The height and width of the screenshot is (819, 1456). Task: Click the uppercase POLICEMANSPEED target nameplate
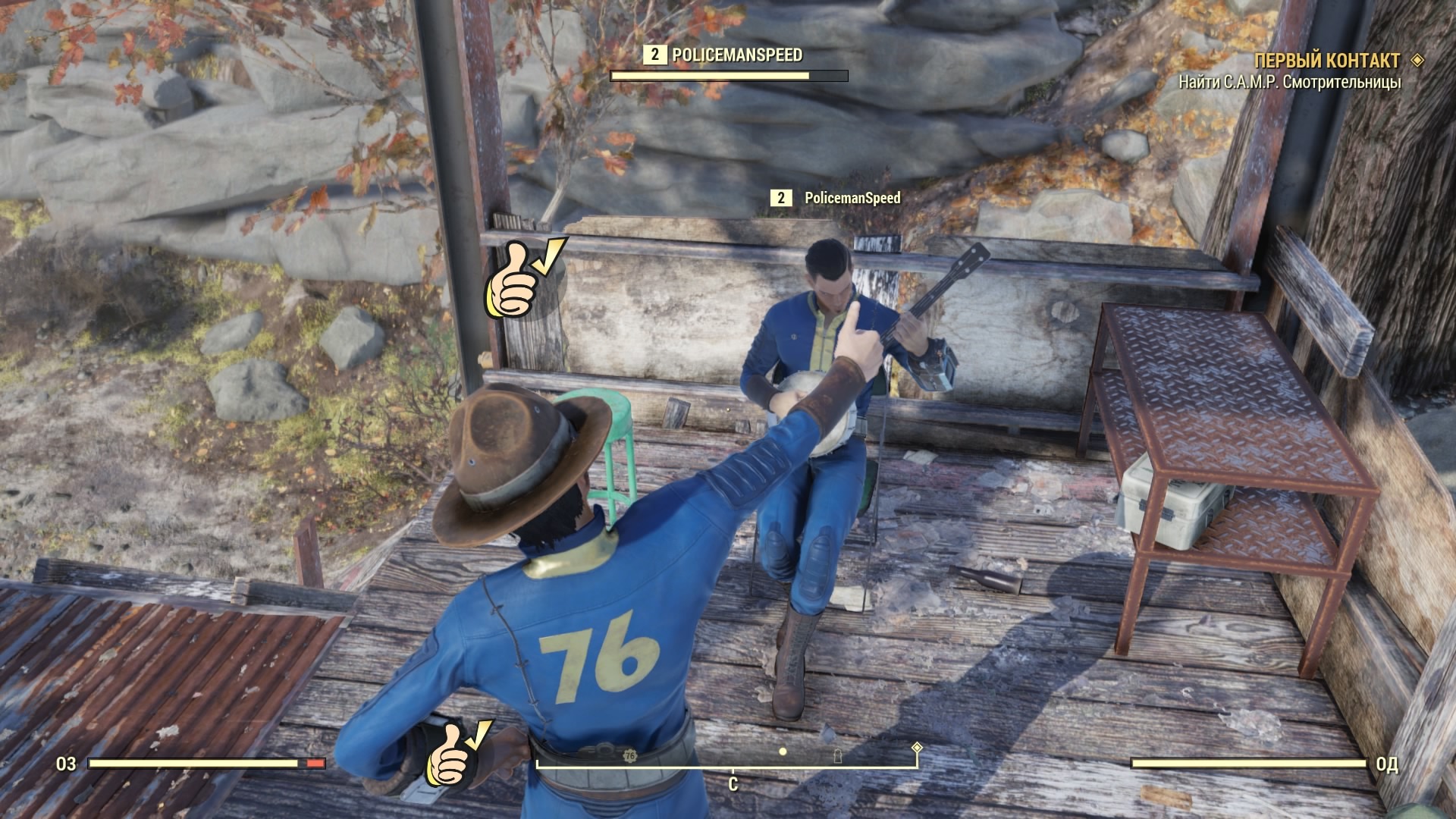tap(736, 55)
